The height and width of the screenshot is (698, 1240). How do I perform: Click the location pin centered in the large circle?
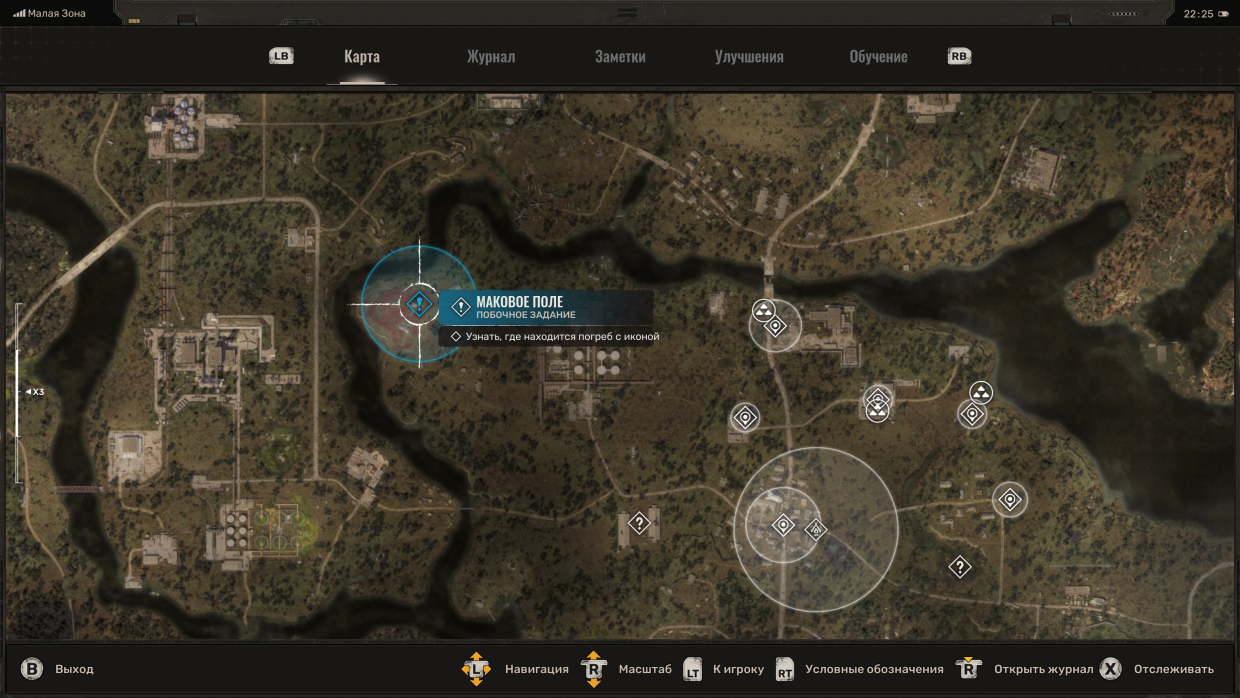point(784,525)
